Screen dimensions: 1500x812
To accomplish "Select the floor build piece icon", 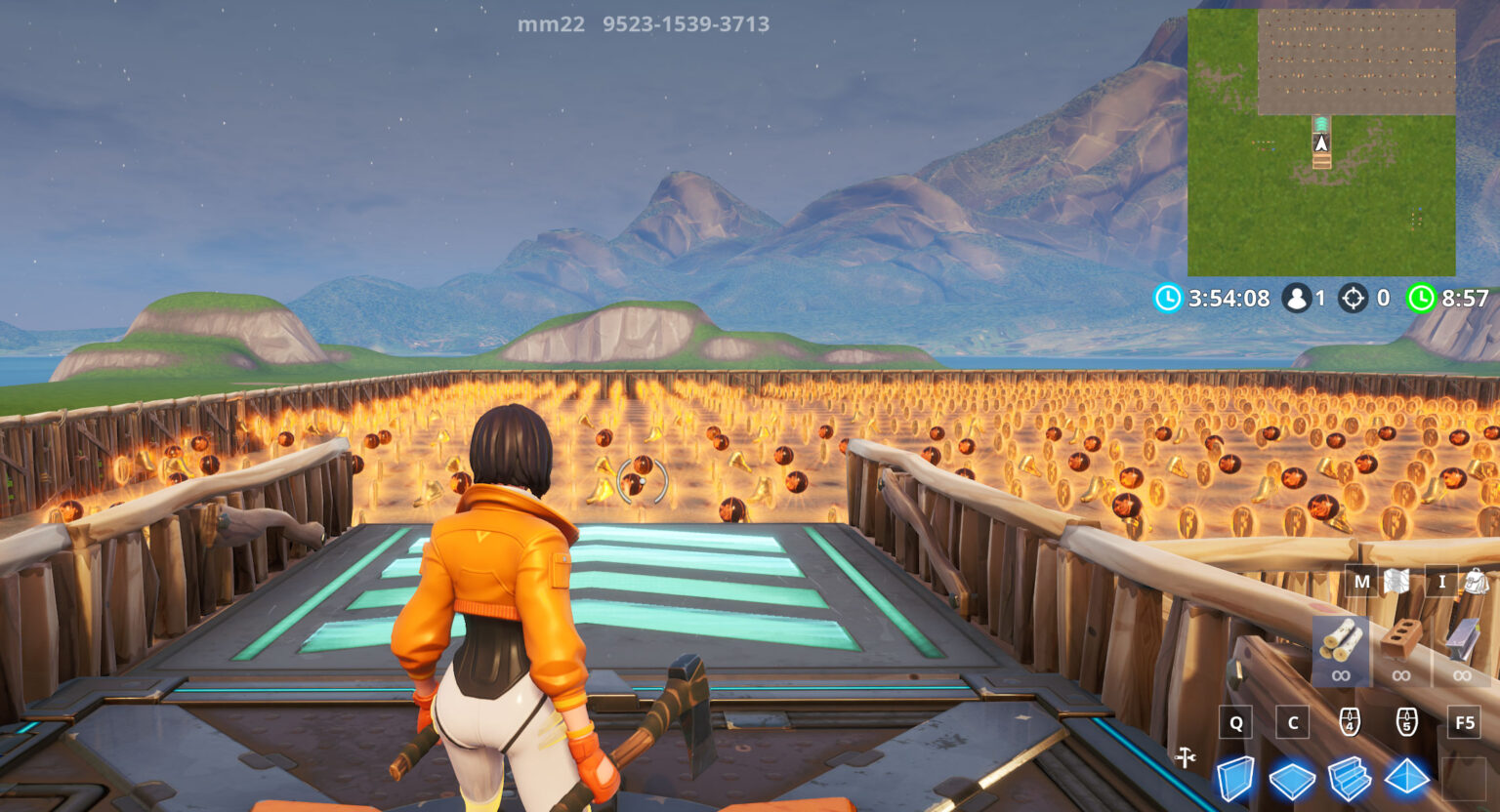I will (x=1292, y=778).
